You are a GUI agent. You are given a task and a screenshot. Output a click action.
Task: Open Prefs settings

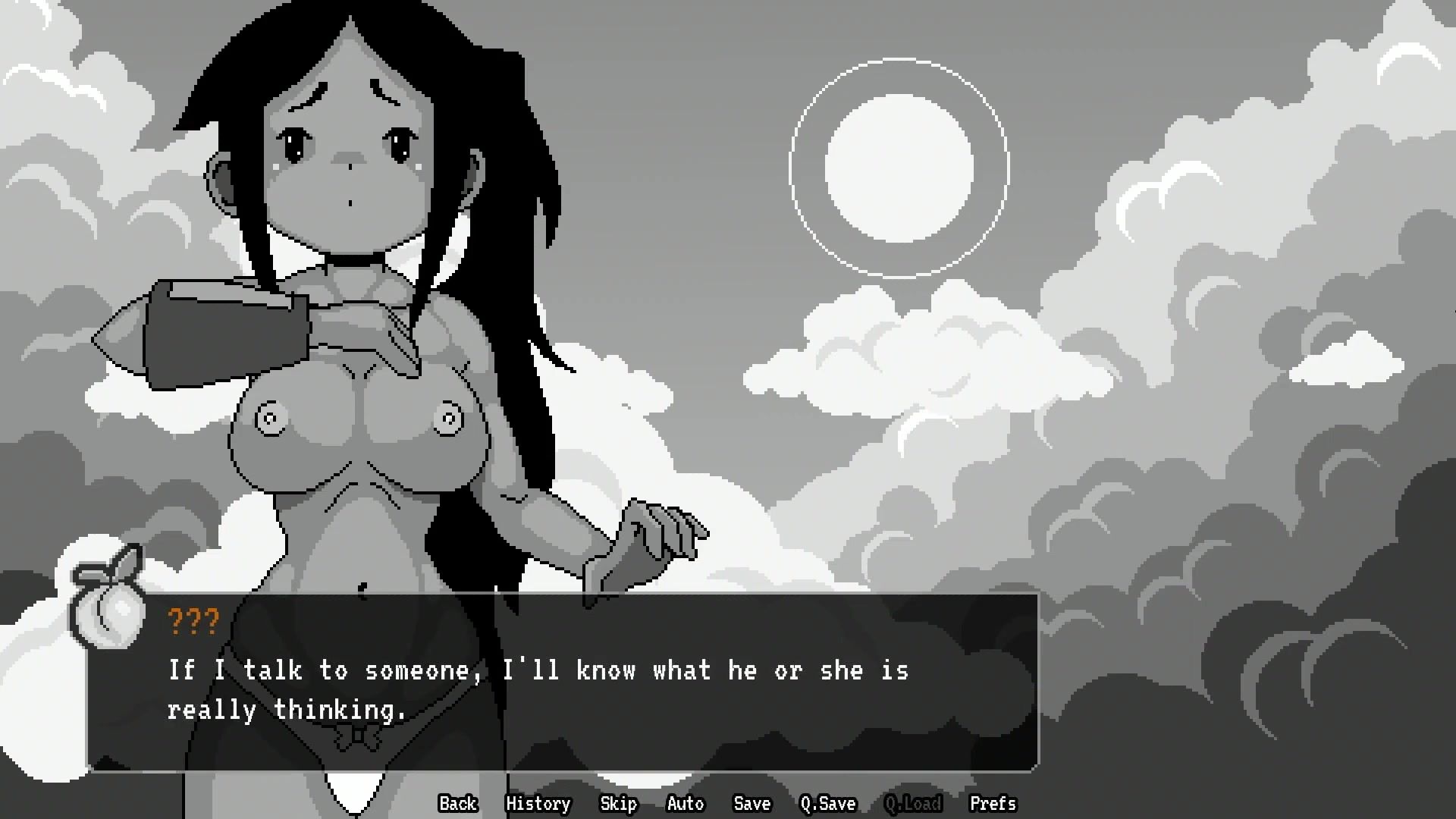[x=992, y=803]
